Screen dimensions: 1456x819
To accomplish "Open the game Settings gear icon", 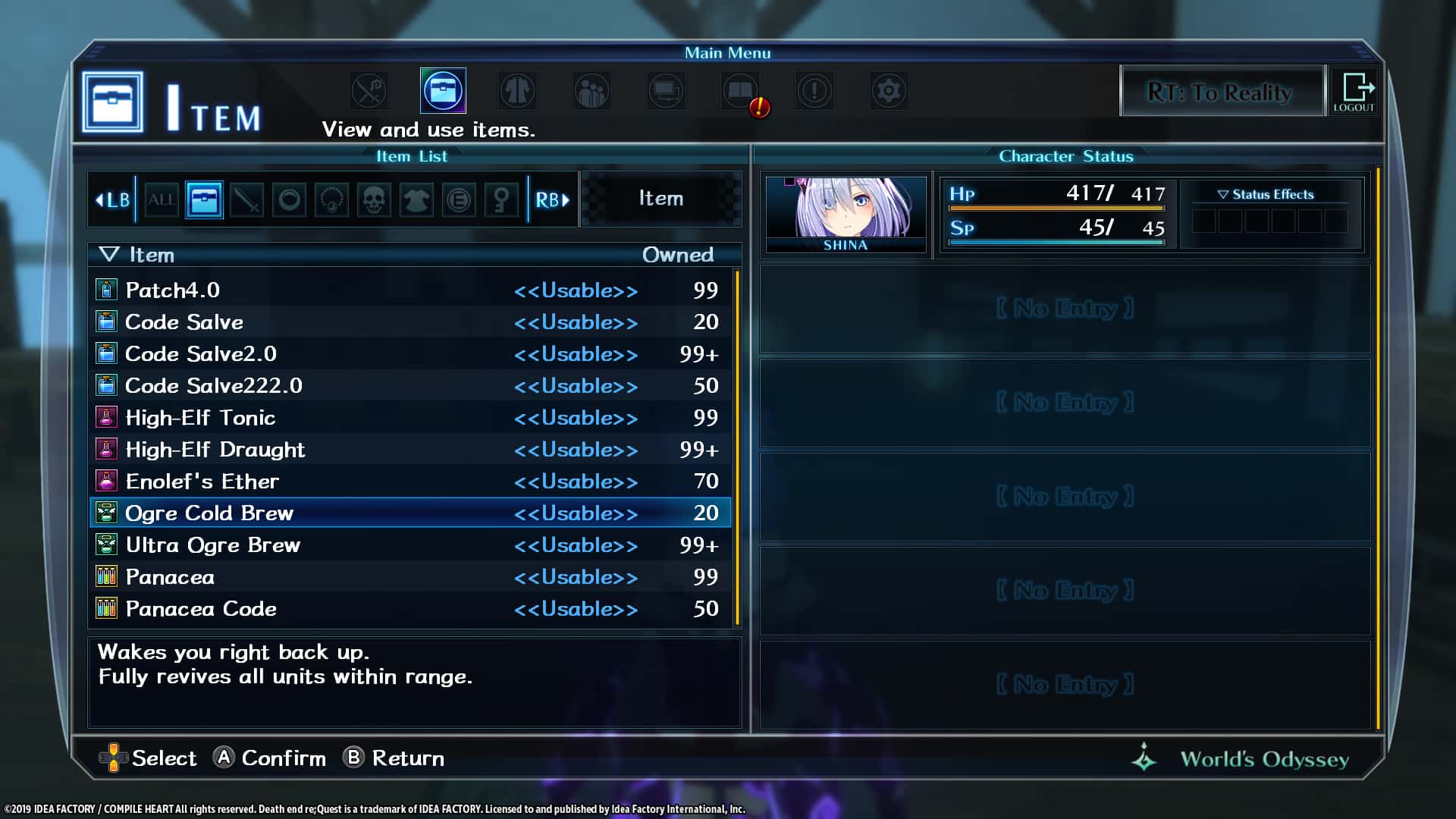I will pos(889,90).
